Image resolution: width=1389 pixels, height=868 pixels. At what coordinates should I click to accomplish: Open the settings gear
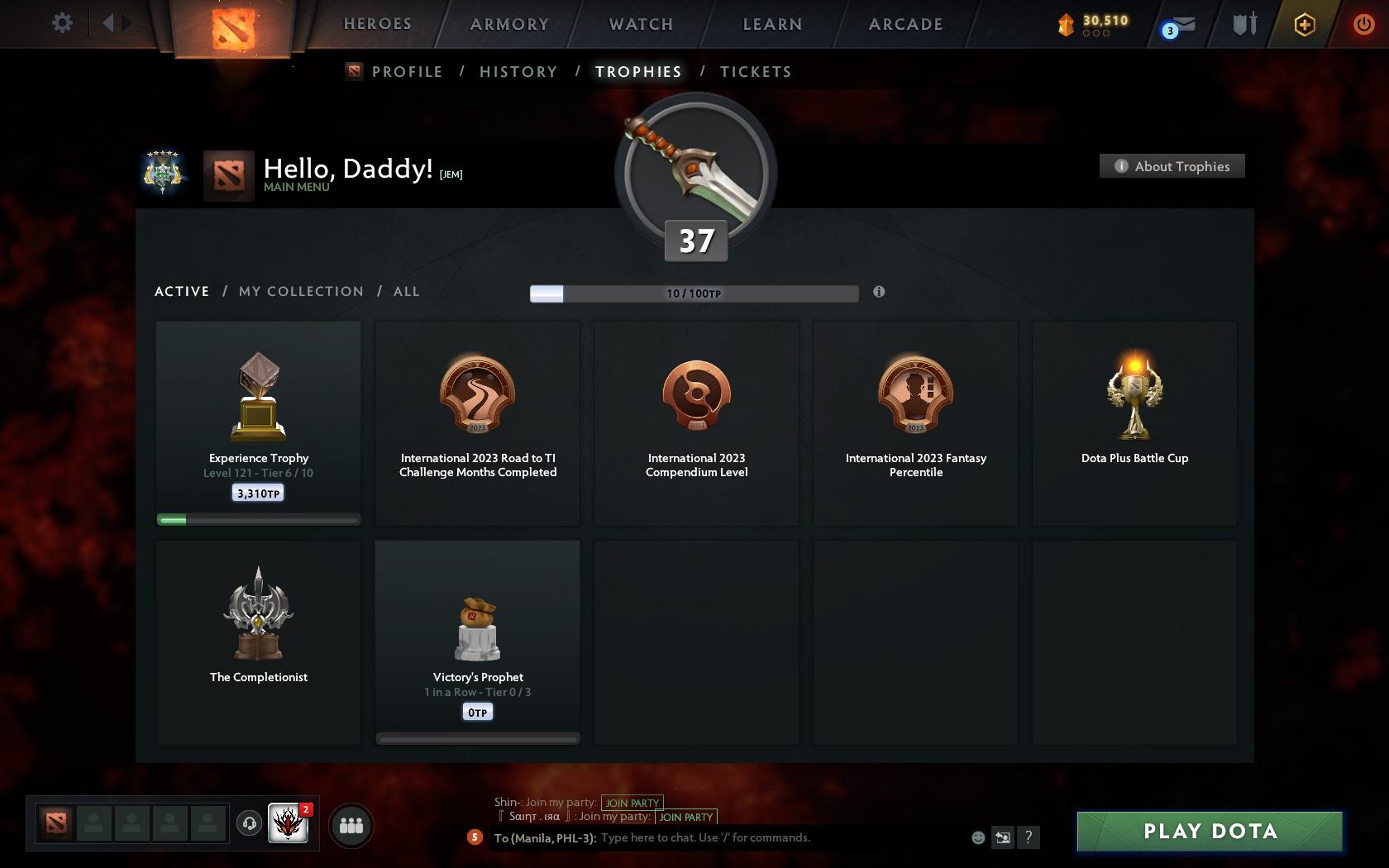(x=60, y=23)
